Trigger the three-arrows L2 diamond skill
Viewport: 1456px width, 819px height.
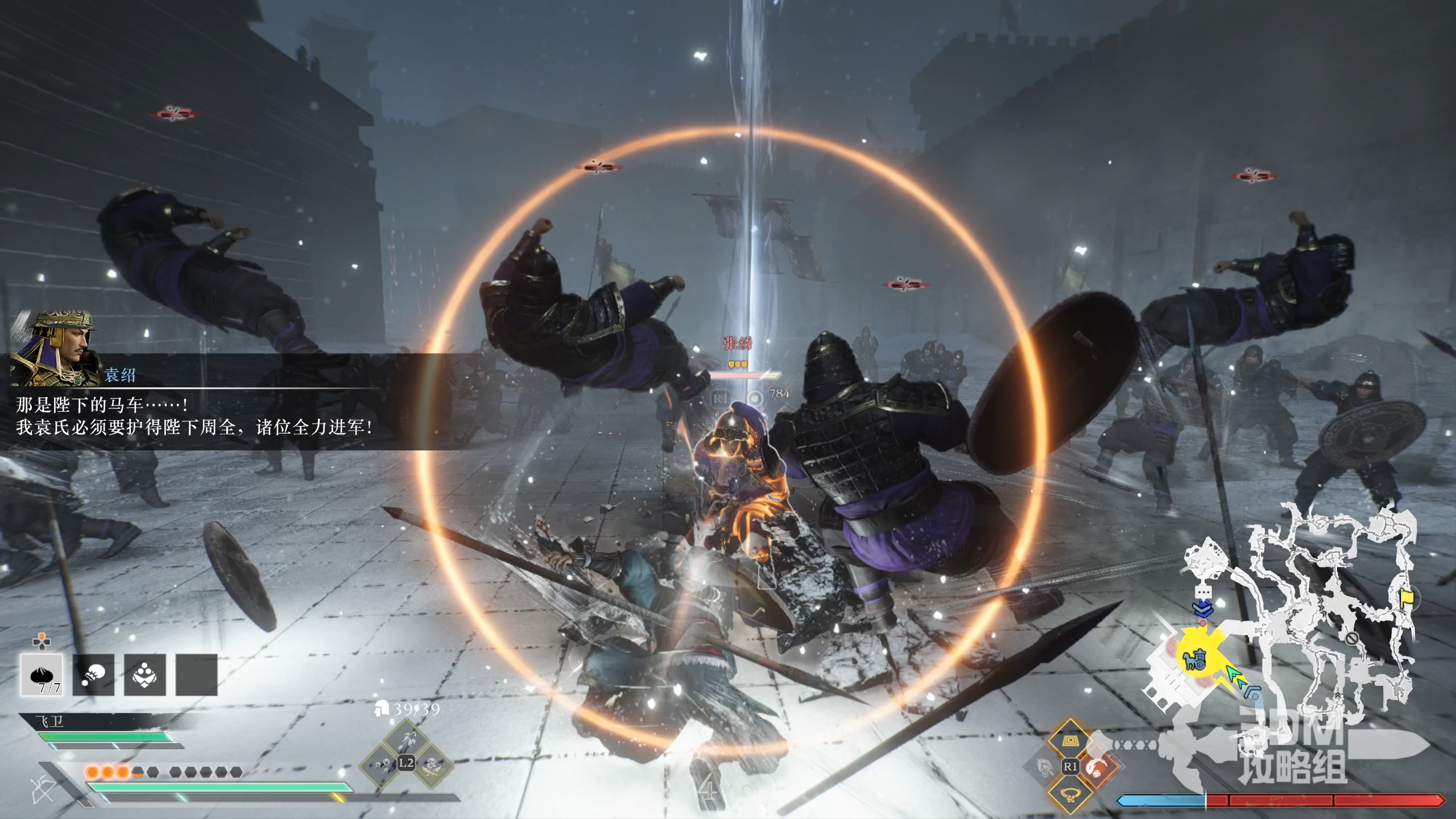(382, 764)
